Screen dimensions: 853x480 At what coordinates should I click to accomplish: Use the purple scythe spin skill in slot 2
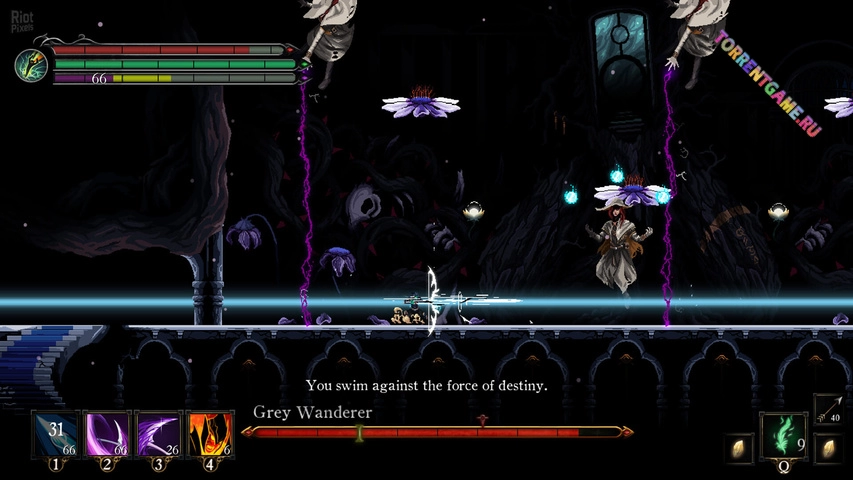[x=106, y=435]
